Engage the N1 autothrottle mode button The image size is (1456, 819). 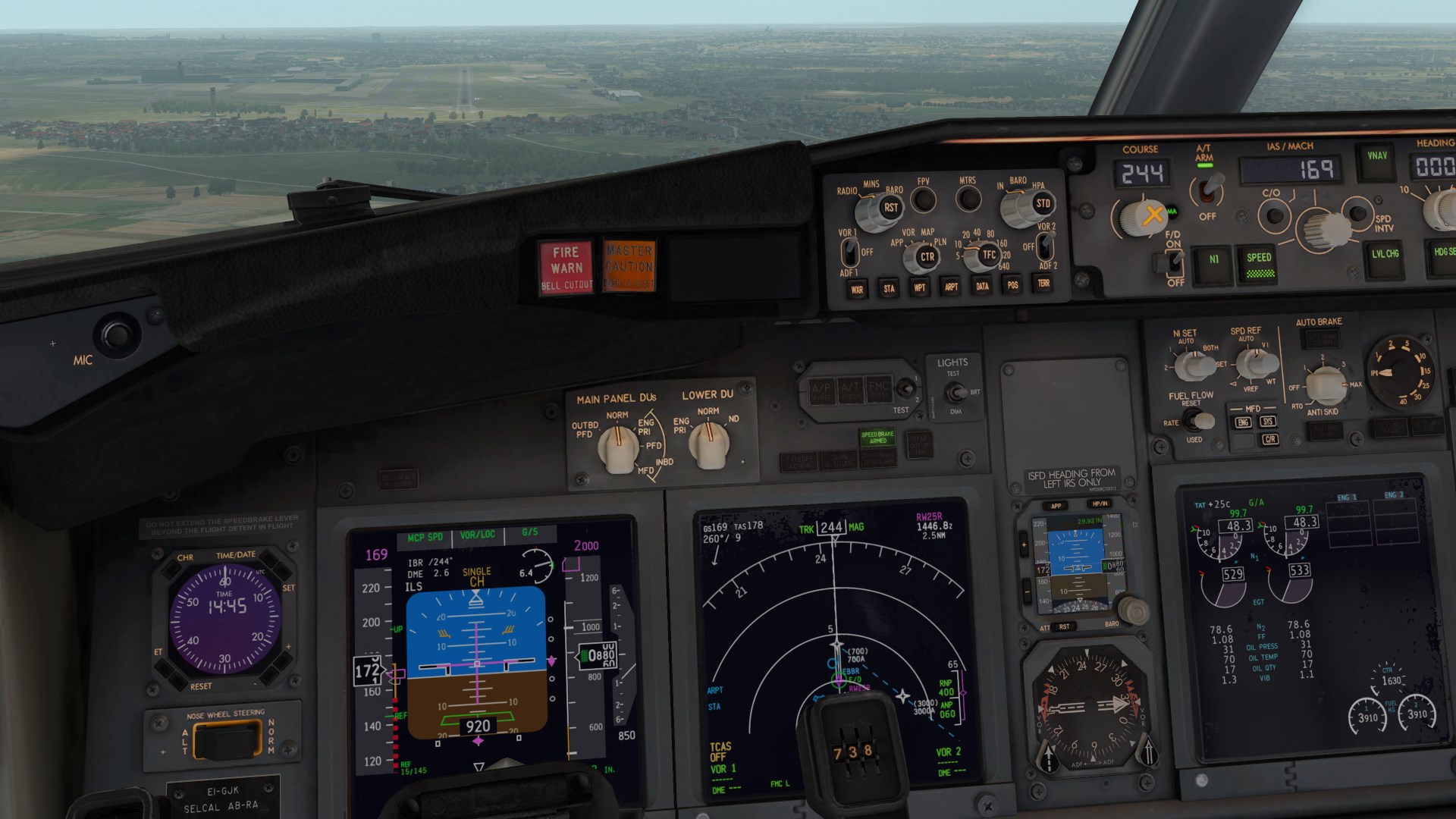point(1213,260)
